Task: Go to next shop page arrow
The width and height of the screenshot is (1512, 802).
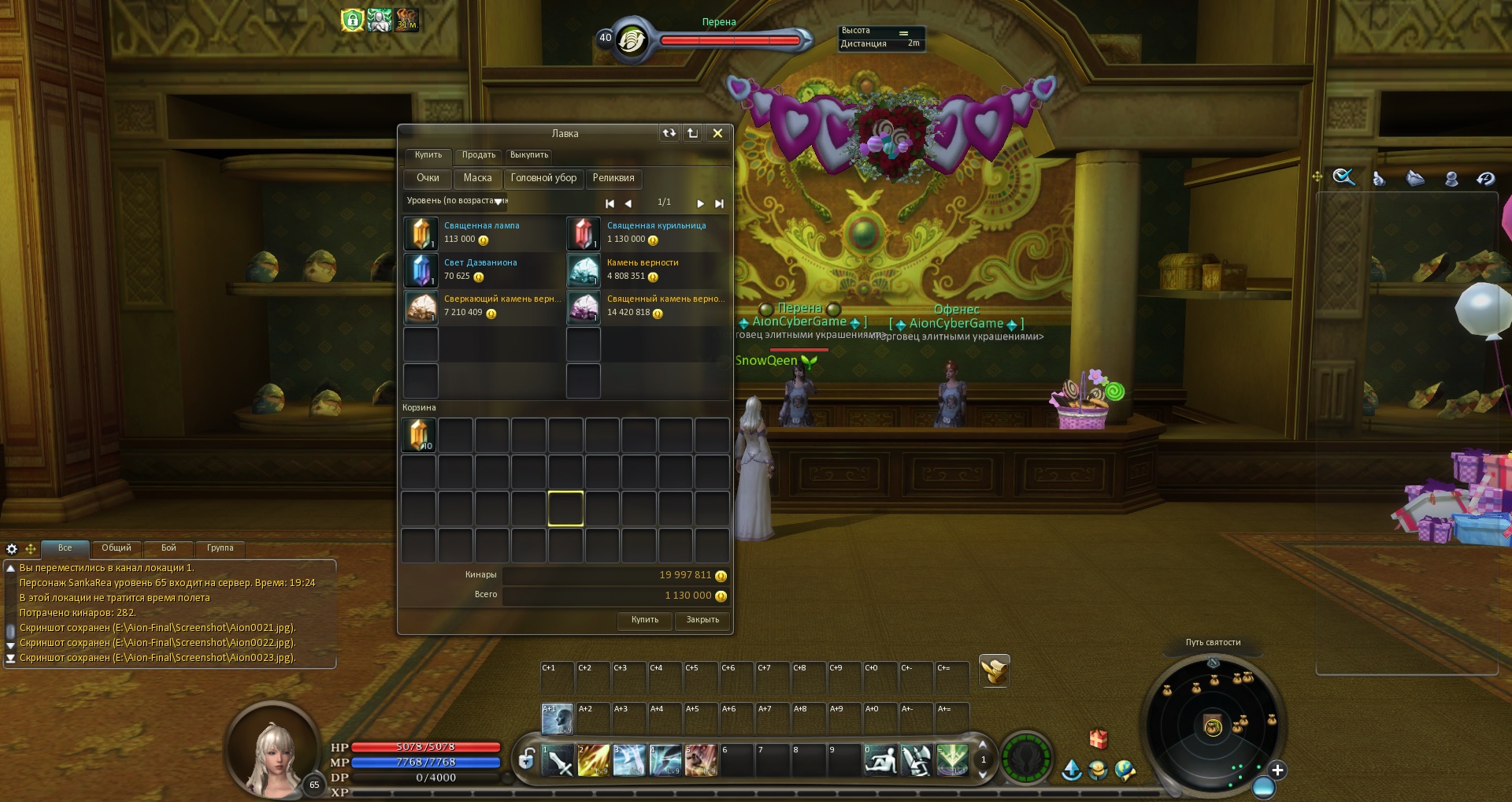Action: [700, 203]
